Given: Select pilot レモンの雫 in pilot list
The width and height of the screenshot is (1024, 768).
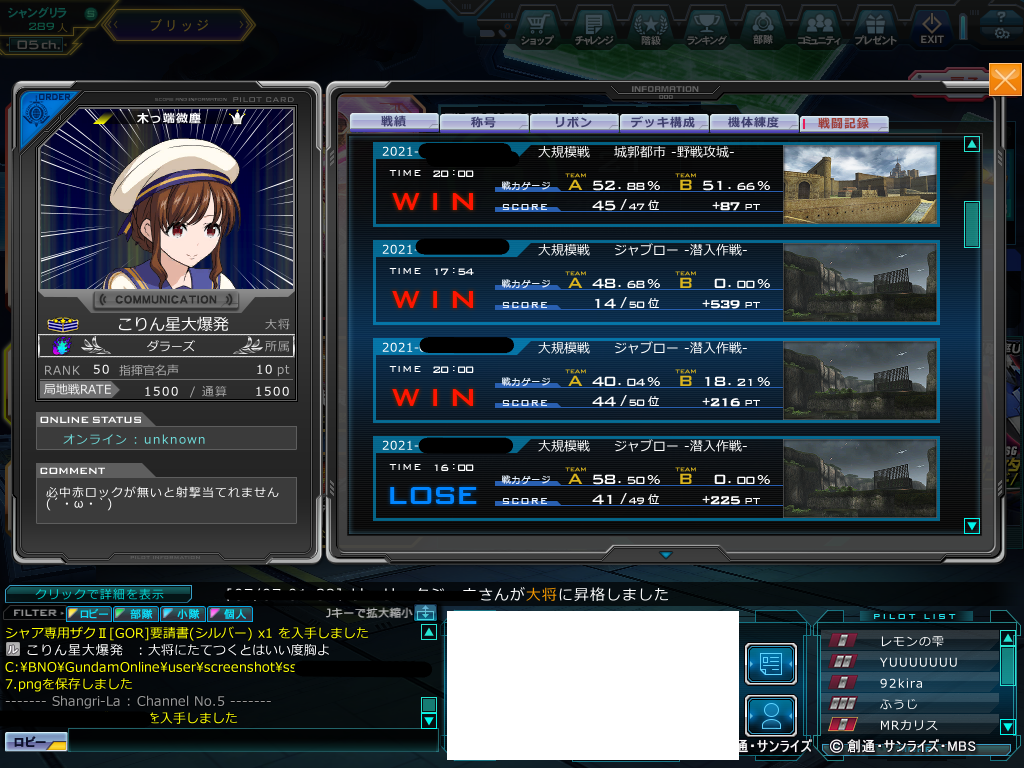Looking at the screenshot, I should point(910,640).
